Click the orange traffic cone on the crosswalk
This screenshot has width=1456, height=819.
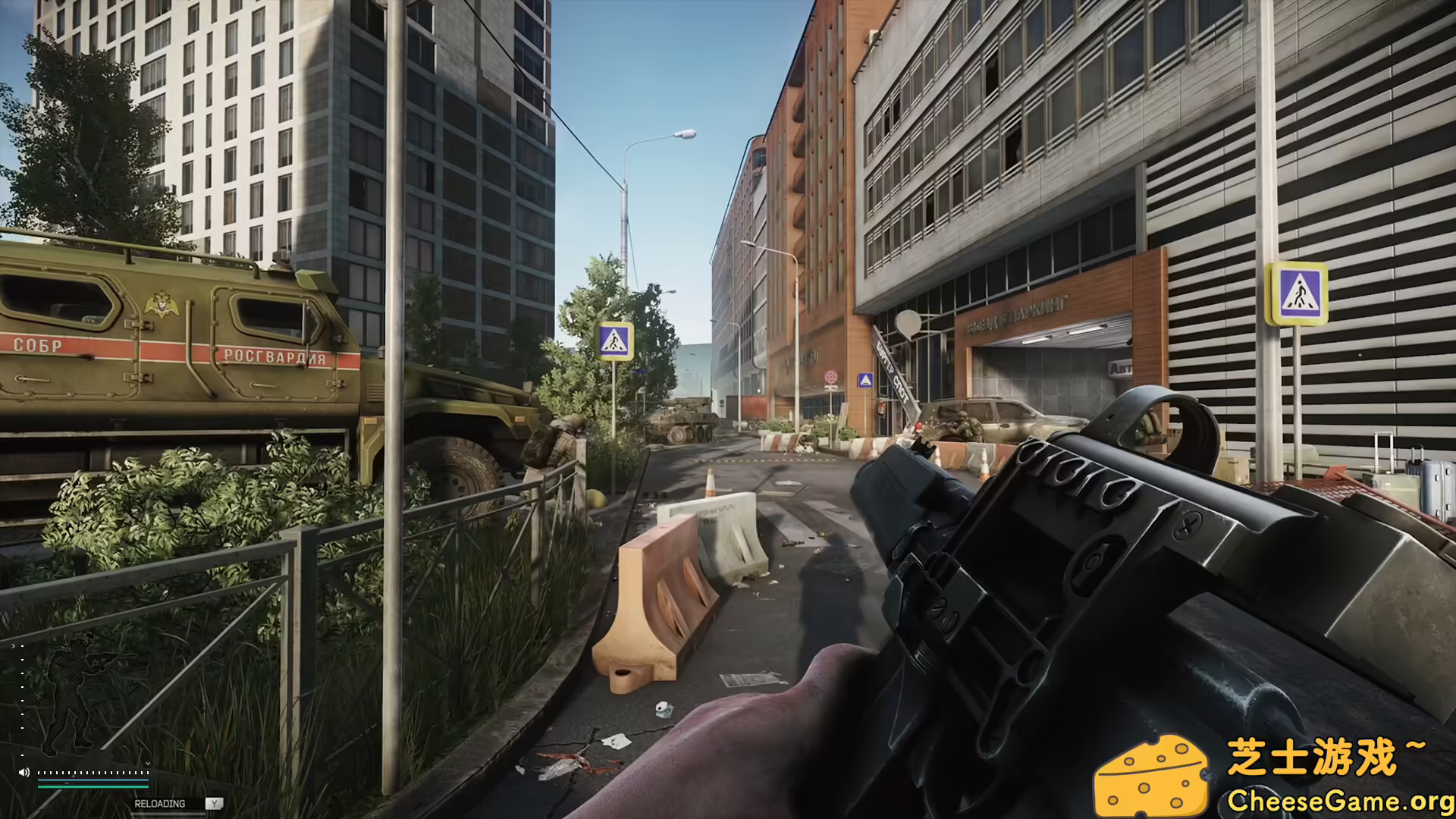tap(711, 484)
